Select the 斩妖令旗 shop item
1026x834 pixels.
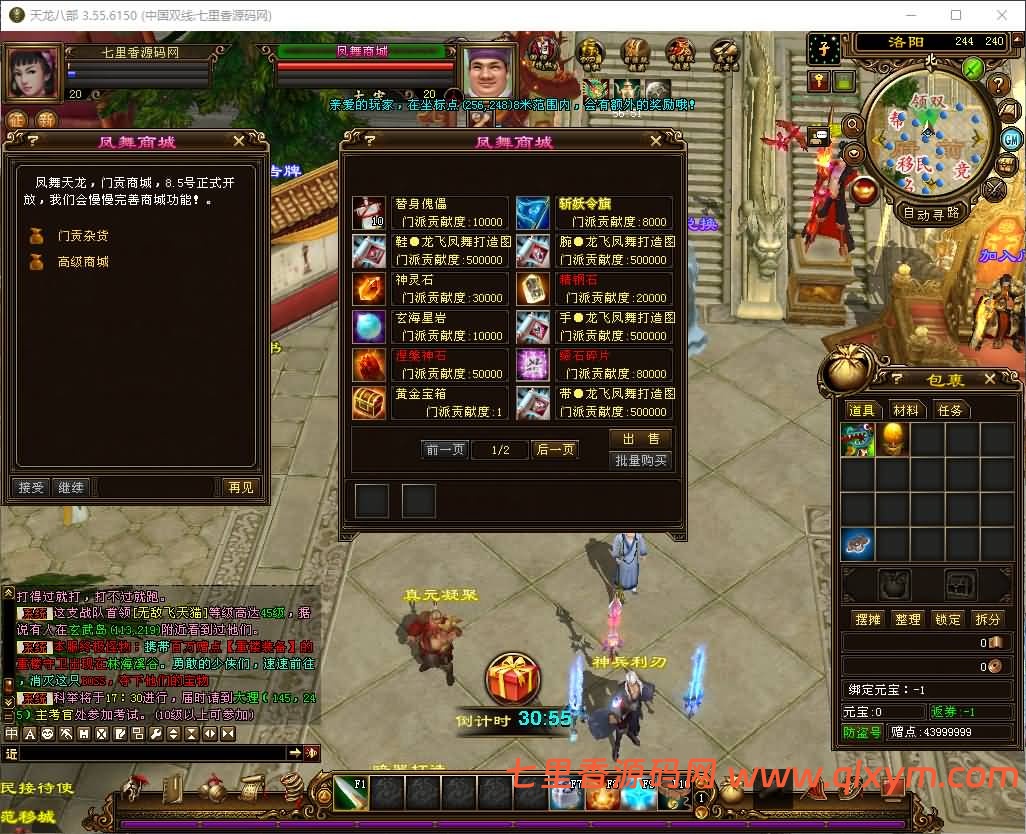click(533, 212)
